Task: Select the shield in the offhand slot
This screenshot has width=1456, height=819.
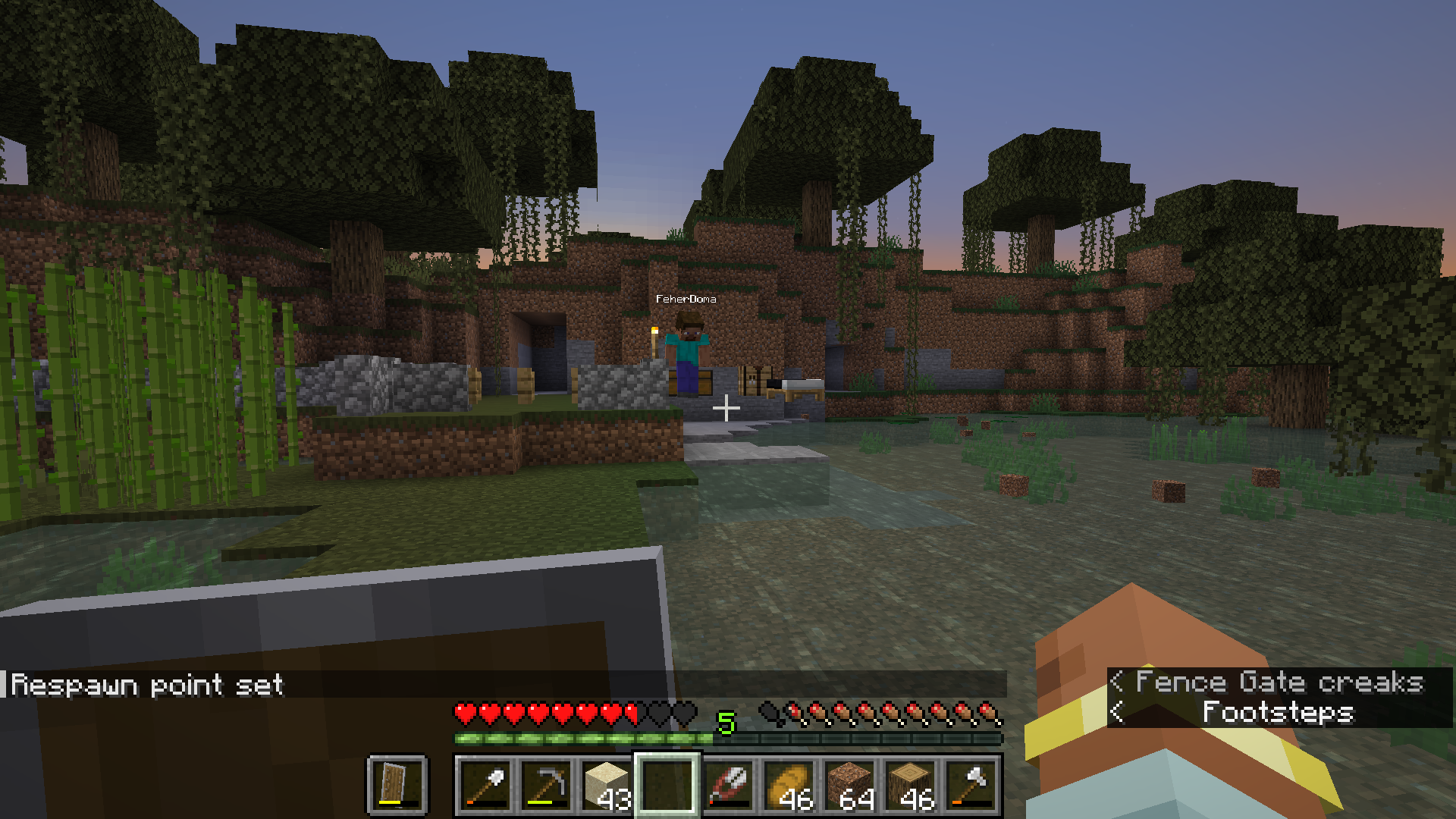Action: tap(397, 785)
